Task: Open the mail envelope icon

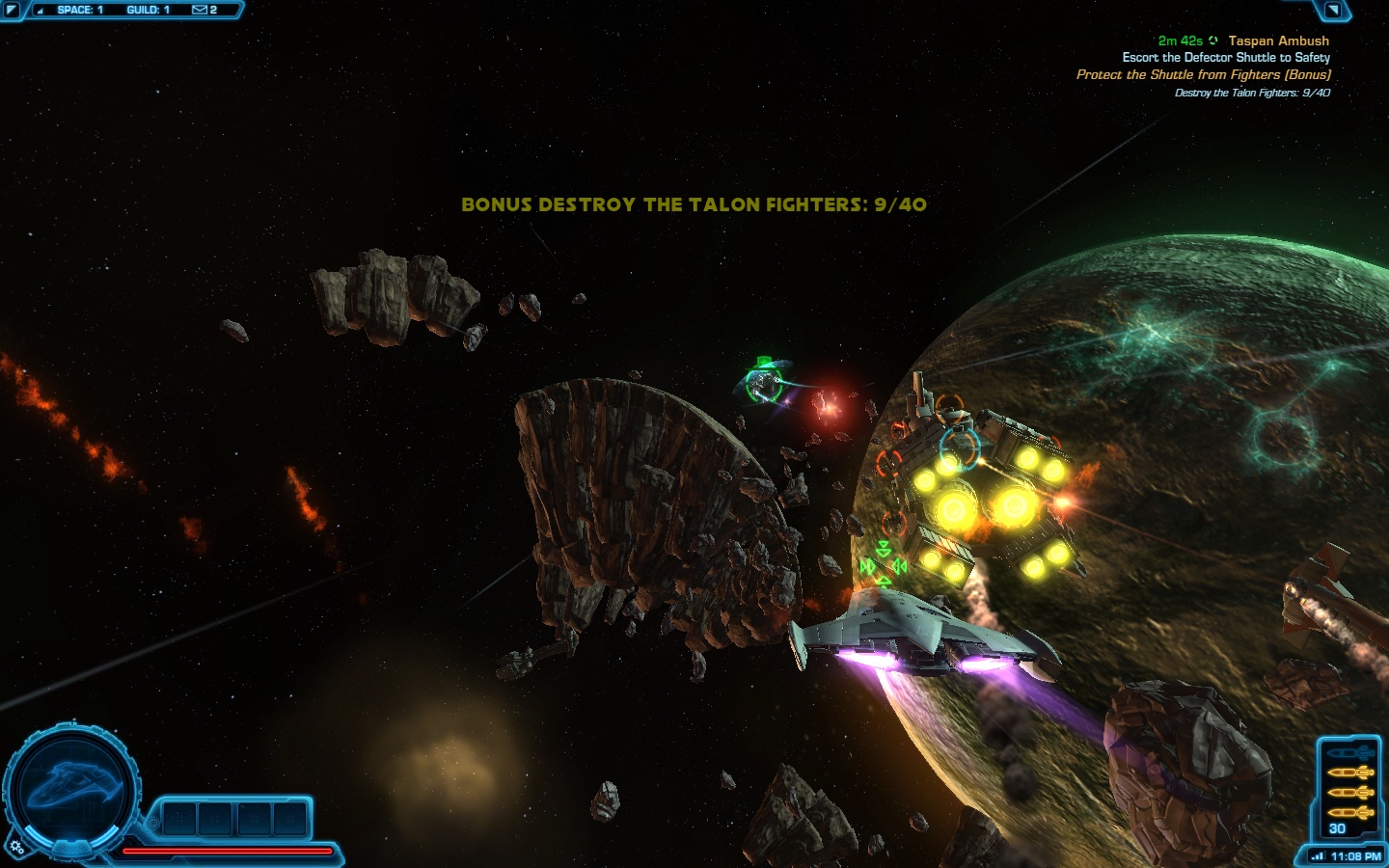Action: click(x=200, y=10)
